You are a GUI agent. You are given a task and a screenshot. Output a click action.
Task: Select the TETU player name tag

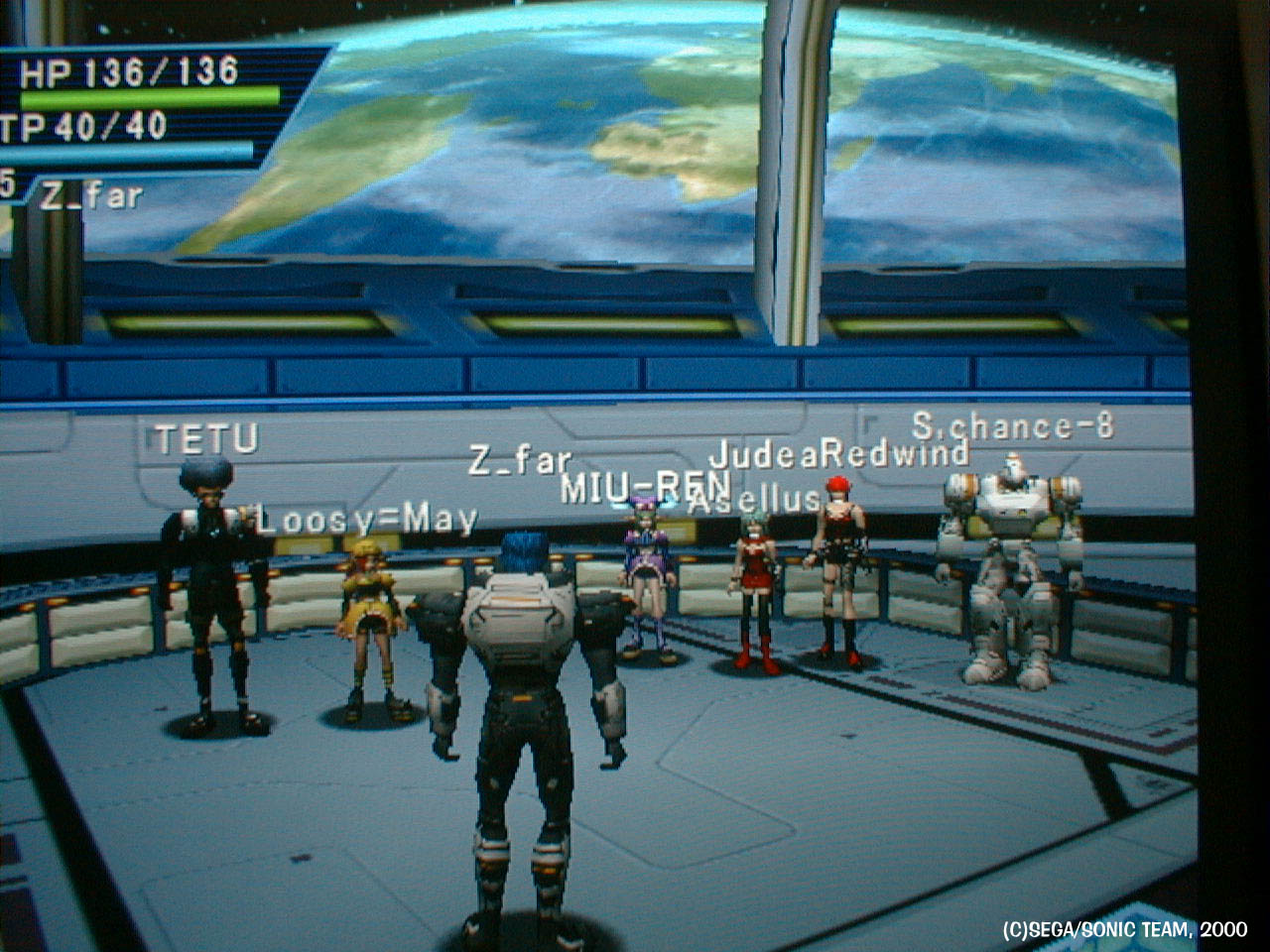[x=207, y=439]
